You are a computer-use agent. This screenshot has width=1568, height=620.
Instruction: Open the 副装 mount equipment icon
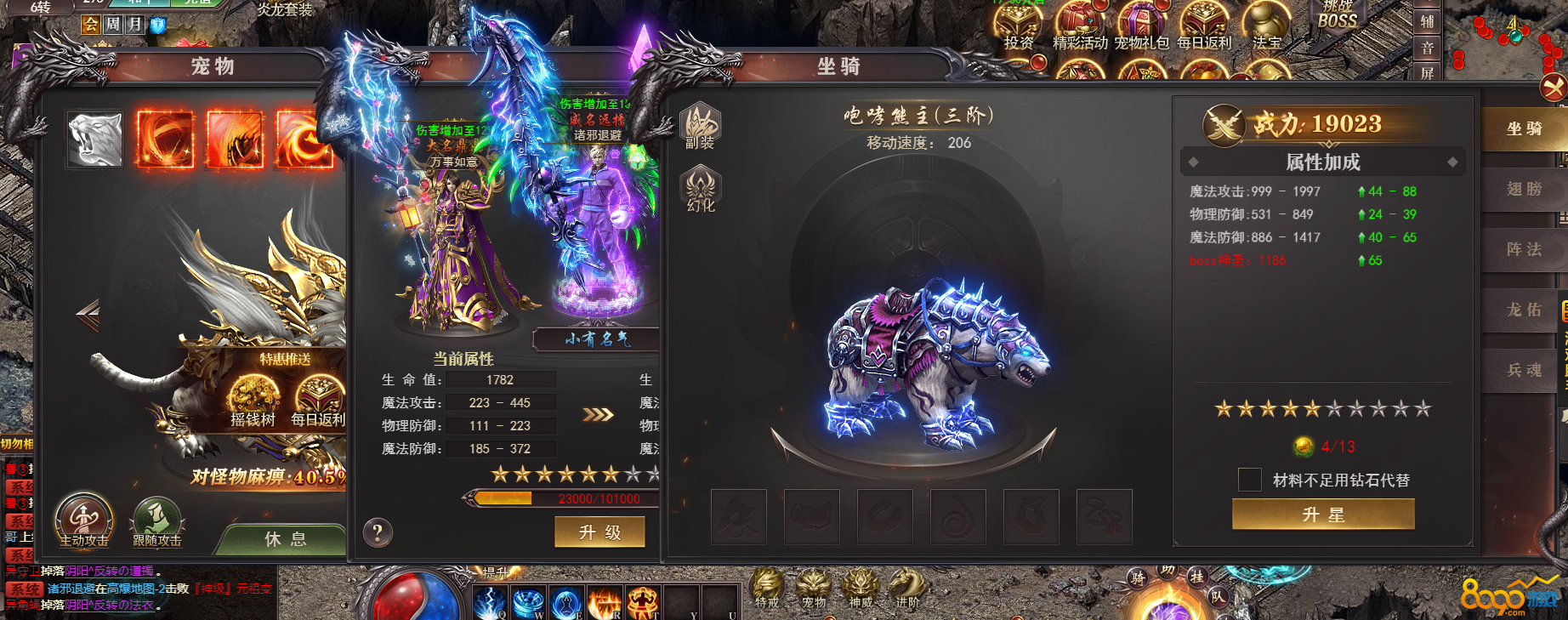[x=701, y=126]
